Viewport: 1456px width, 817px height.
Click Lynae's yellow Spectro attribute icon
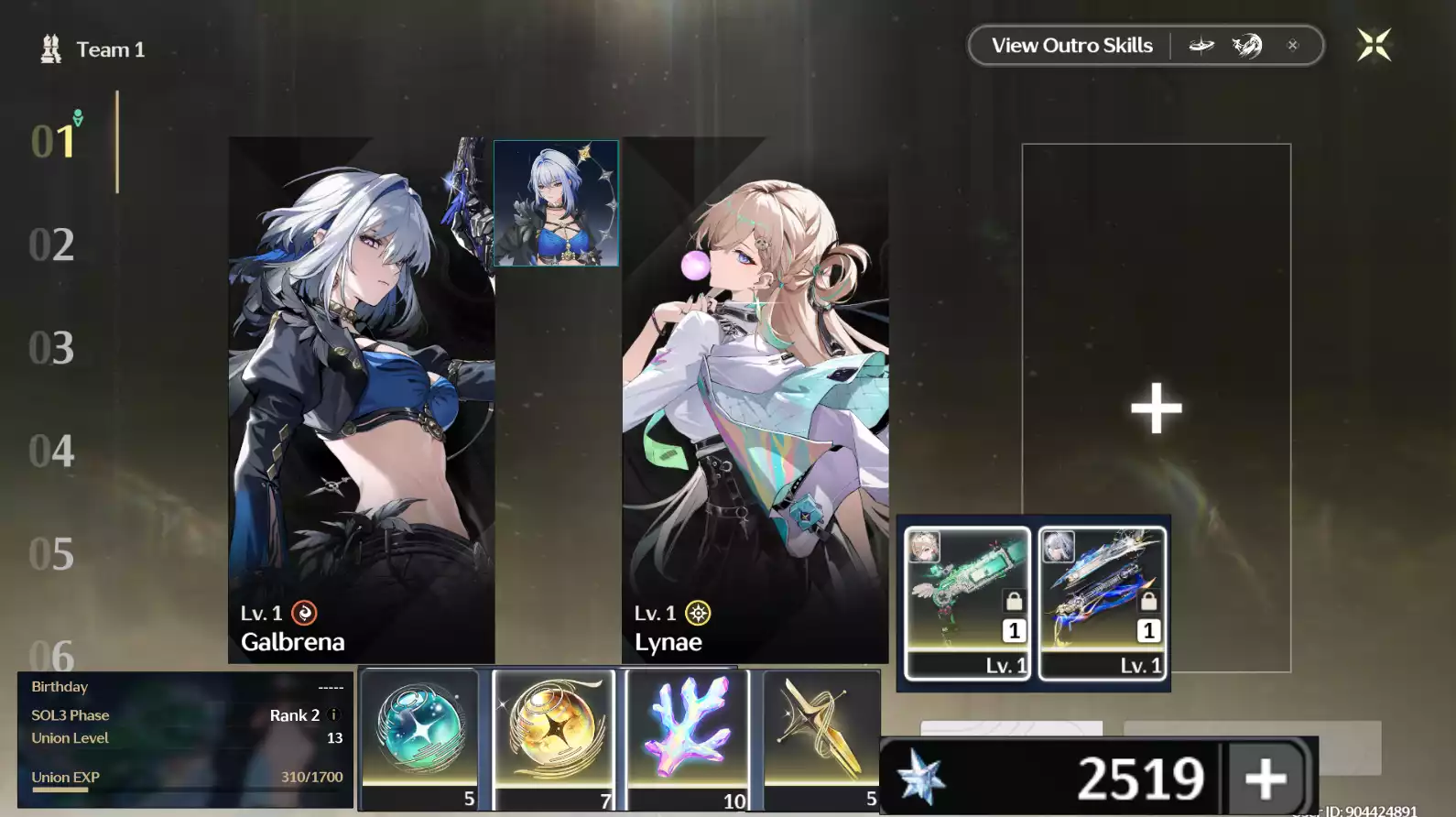(697, 612)
